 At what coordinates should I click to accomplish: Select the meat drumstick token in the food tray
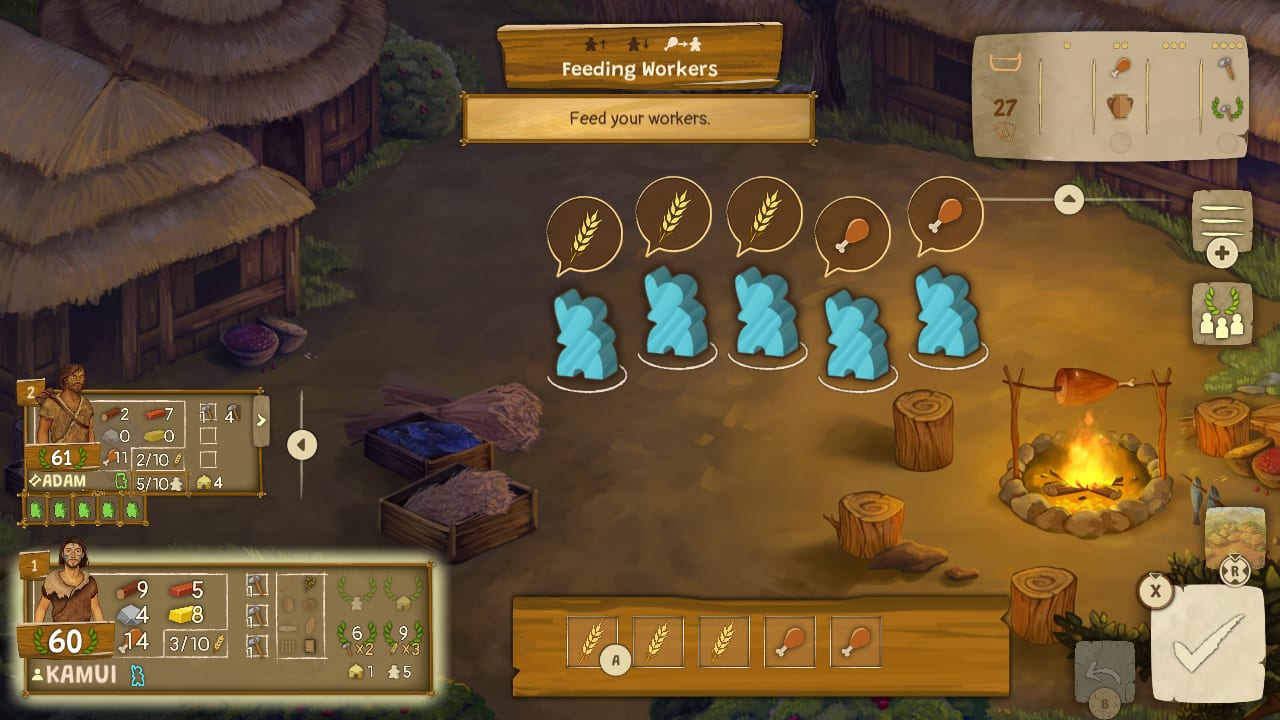click(x=790, y=641)
